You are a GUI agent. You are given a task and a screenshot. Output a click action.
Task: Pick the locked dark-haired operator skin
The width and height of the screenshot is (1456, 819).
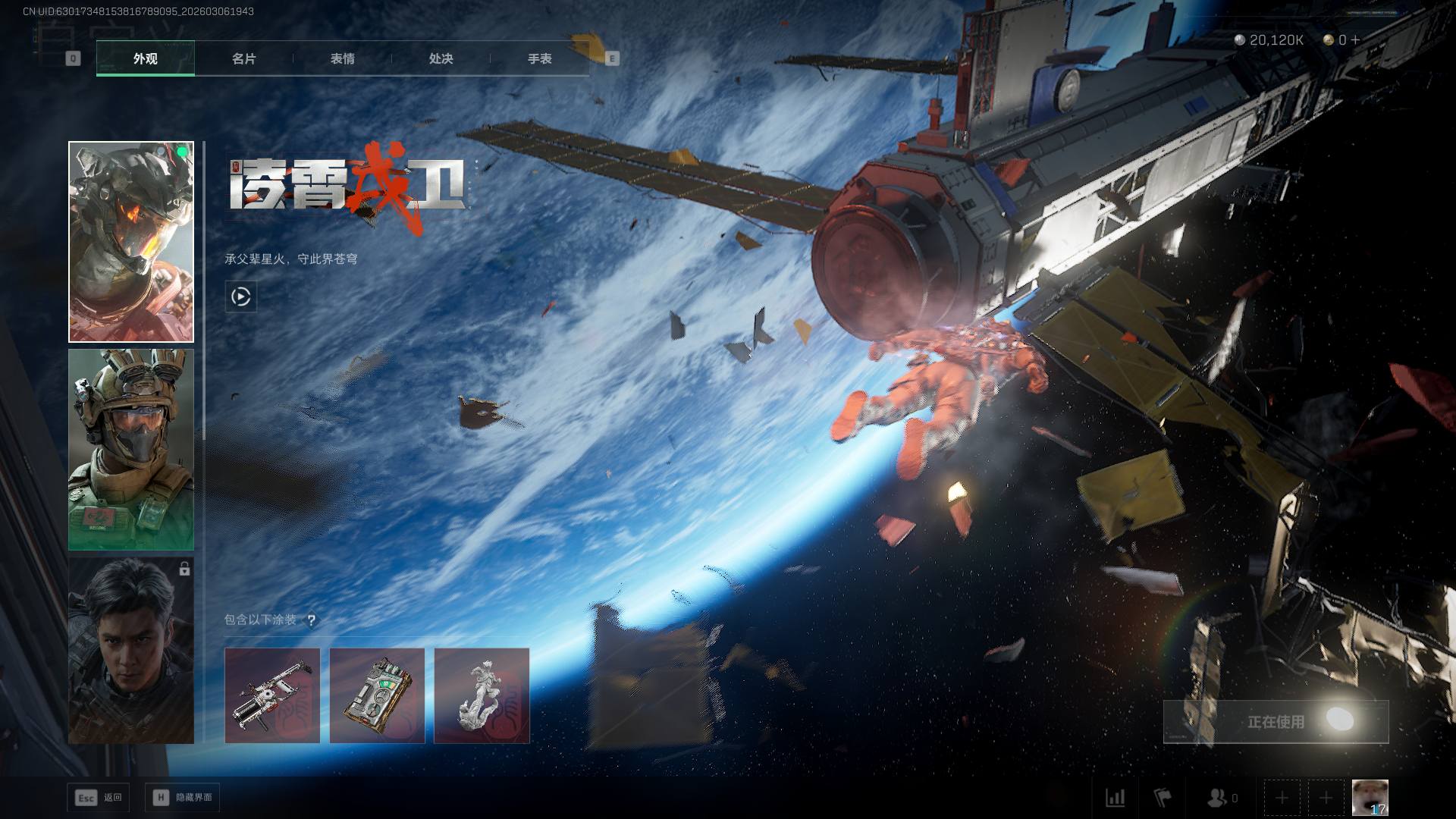coord(131,651)
